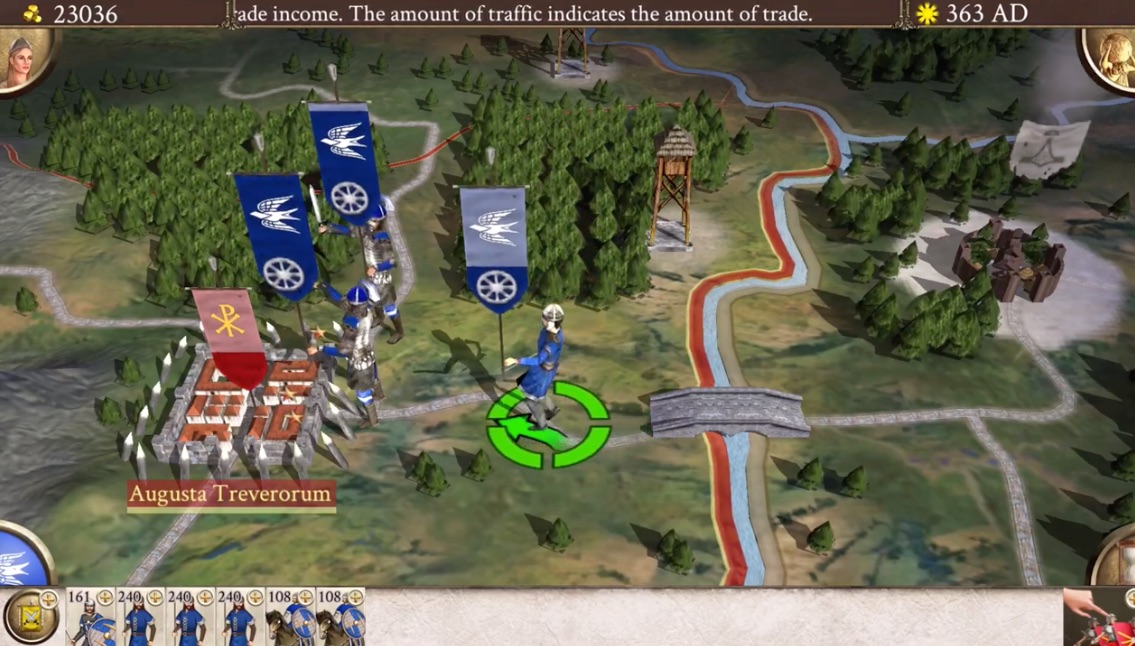Select the 161-strength shielded infantry unit card
The height and width of the screenshot is (646, 1135).
click(90, 616)
